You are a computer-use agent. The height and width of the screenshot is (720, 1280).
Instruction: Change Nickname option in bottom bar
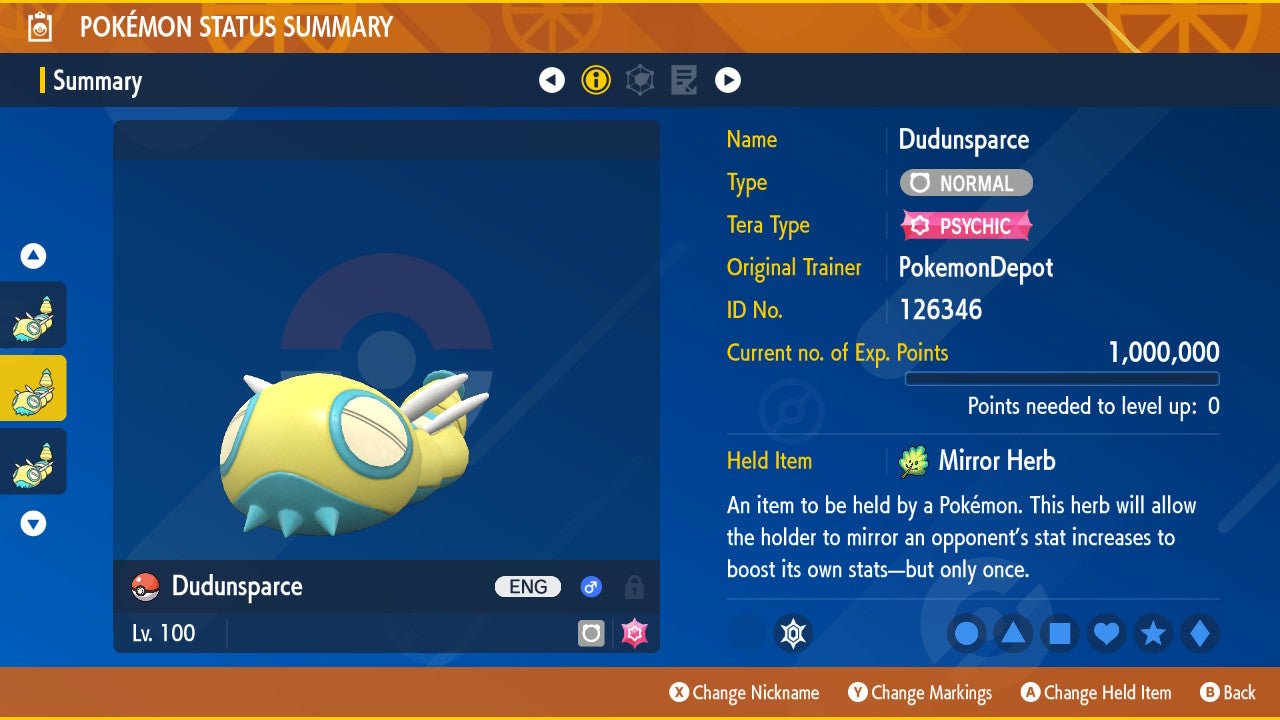pyautogui.click(x=744, y=693)
